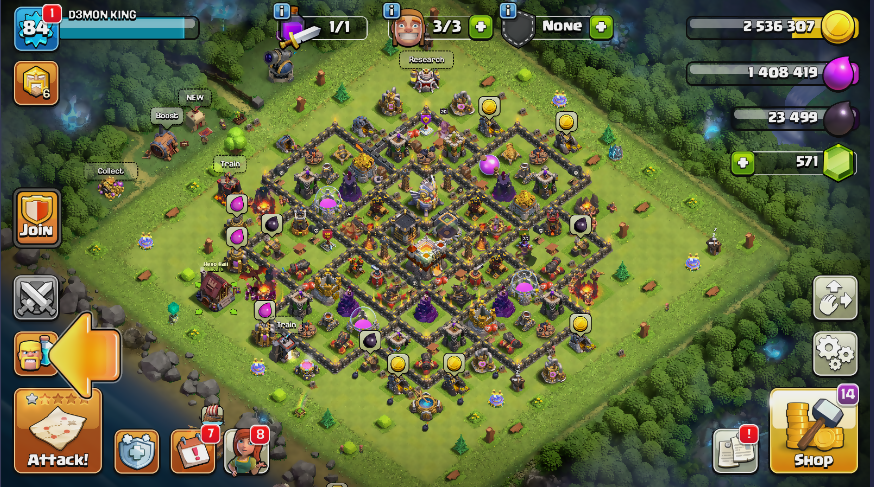Screen dimensions: 874x487
Task: Start a battle with the Attack! button
Action: pyautogui.click(x=57, y=432)
